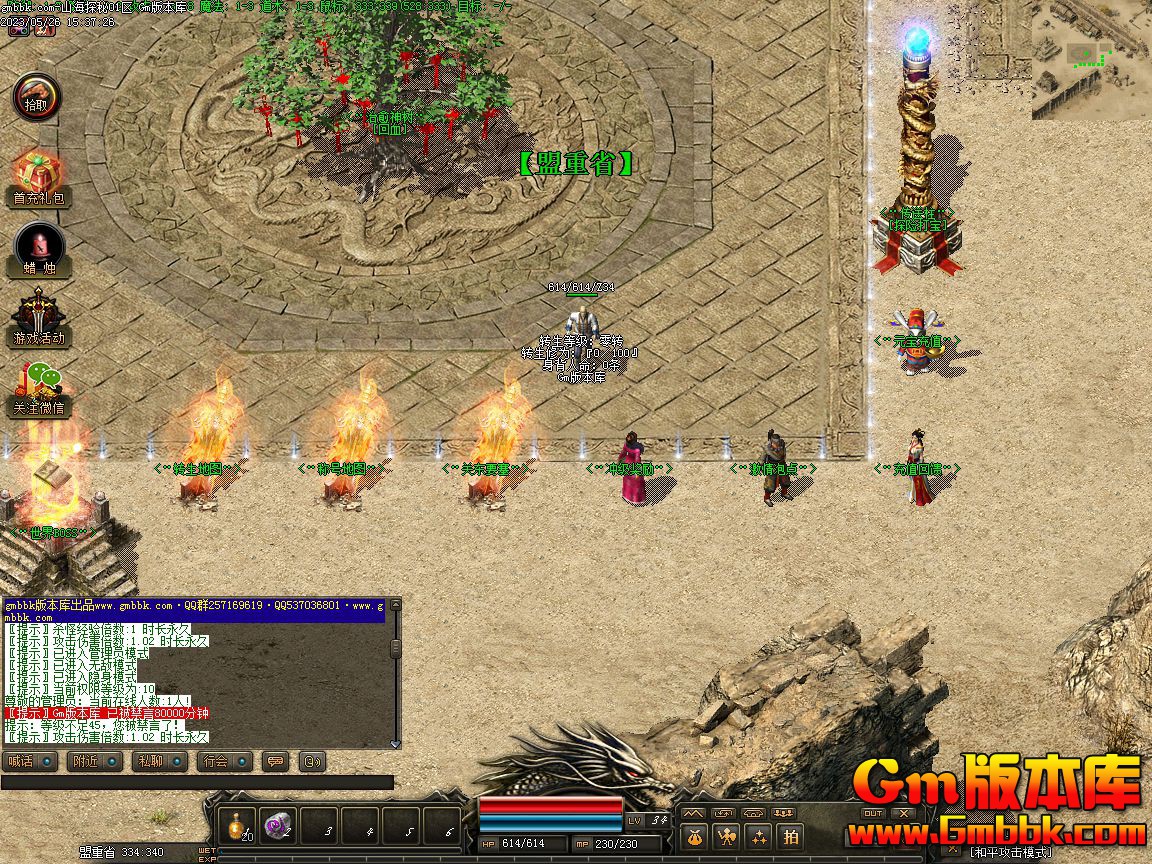Open the bag inventory icon

pos(696,837)
